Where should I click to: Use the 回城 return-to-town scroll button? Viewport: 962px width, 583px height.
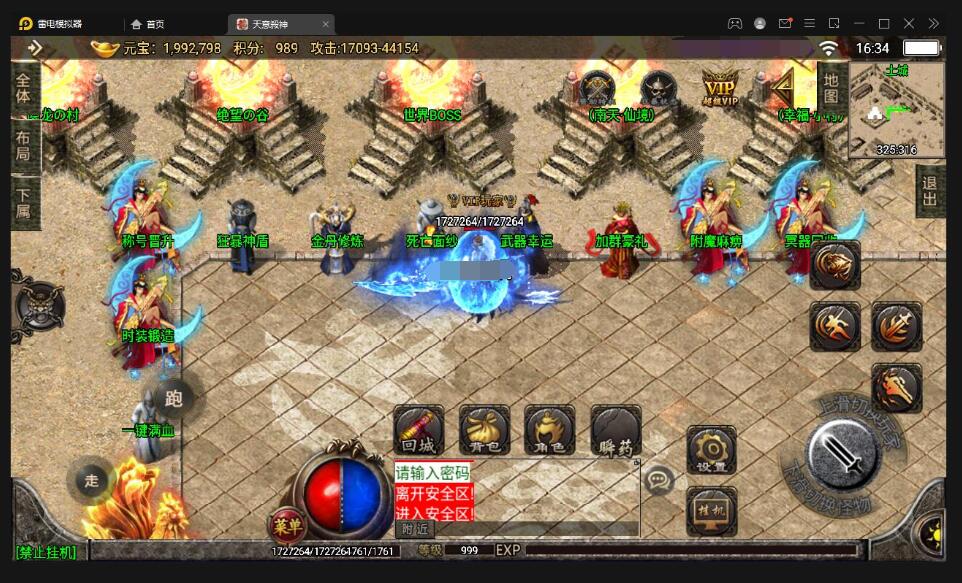tap(418, 431)
